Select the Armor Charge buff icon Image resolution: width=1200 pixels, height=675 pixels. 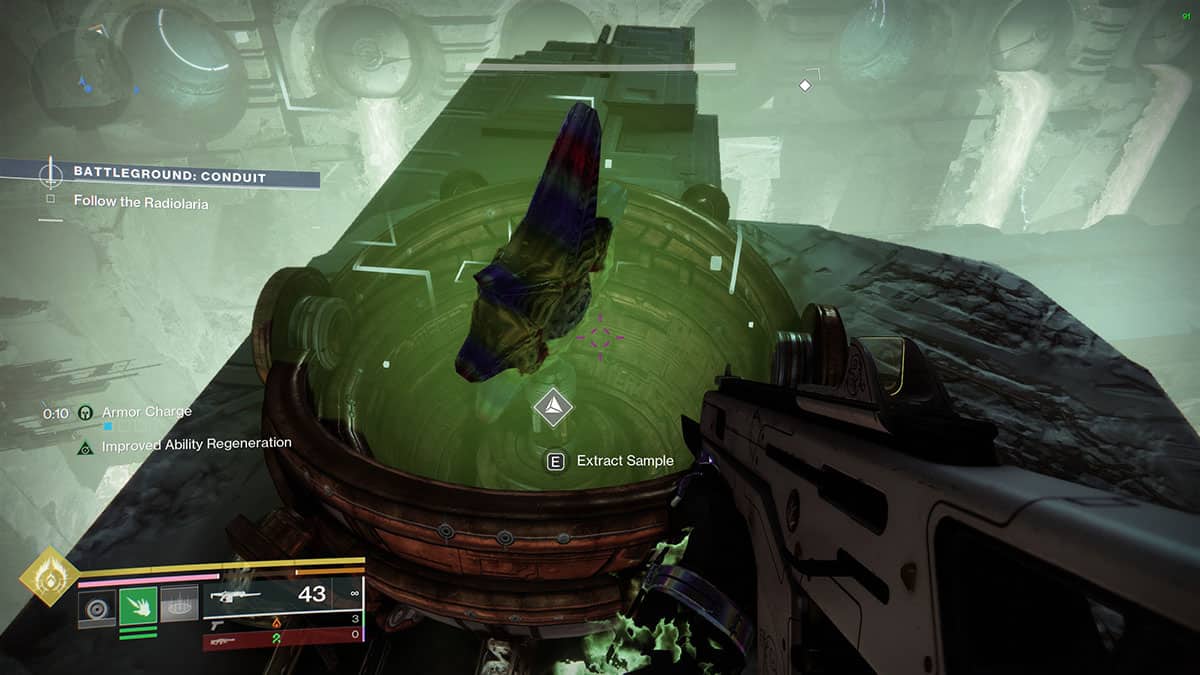click(86, 412)
